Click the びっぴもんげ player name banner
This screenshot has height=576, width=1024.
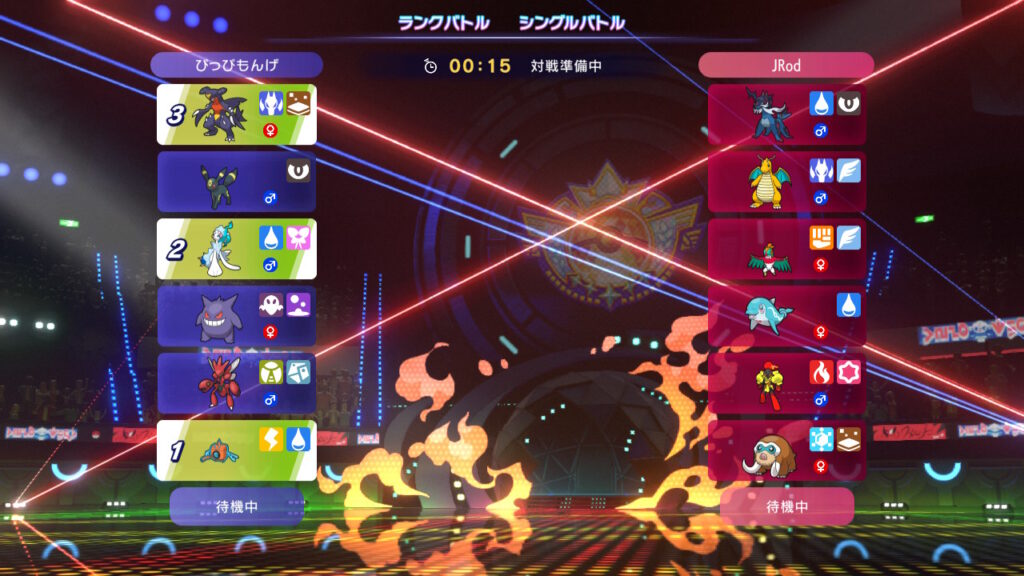pyautogui.click(x=236, y=65)
